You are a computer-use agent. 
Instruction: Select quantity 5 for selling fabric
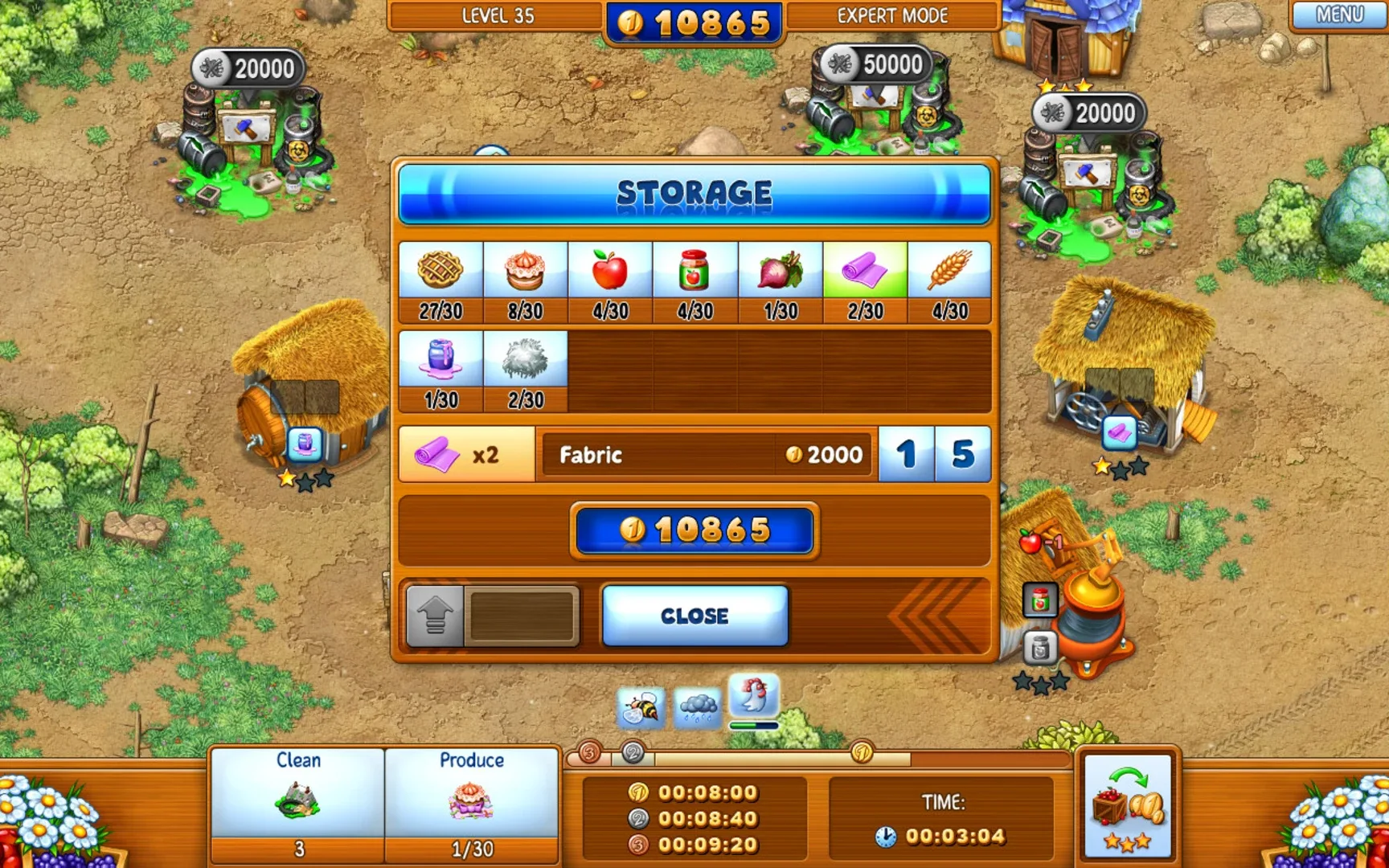click(x=964, y=454)
